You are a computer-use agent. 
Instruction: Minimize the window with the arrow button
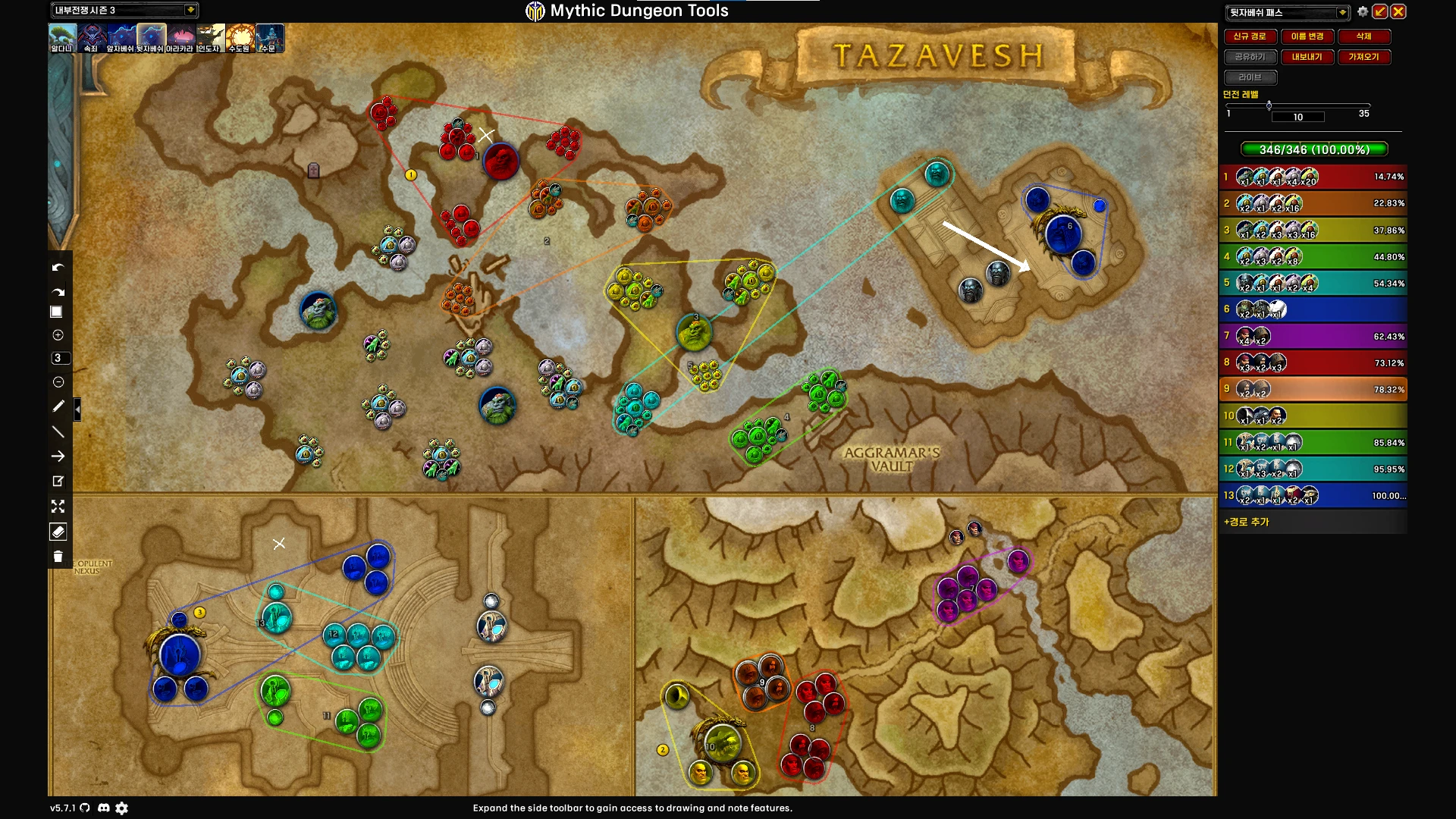pyautogui.click(x=1380, y=11)
